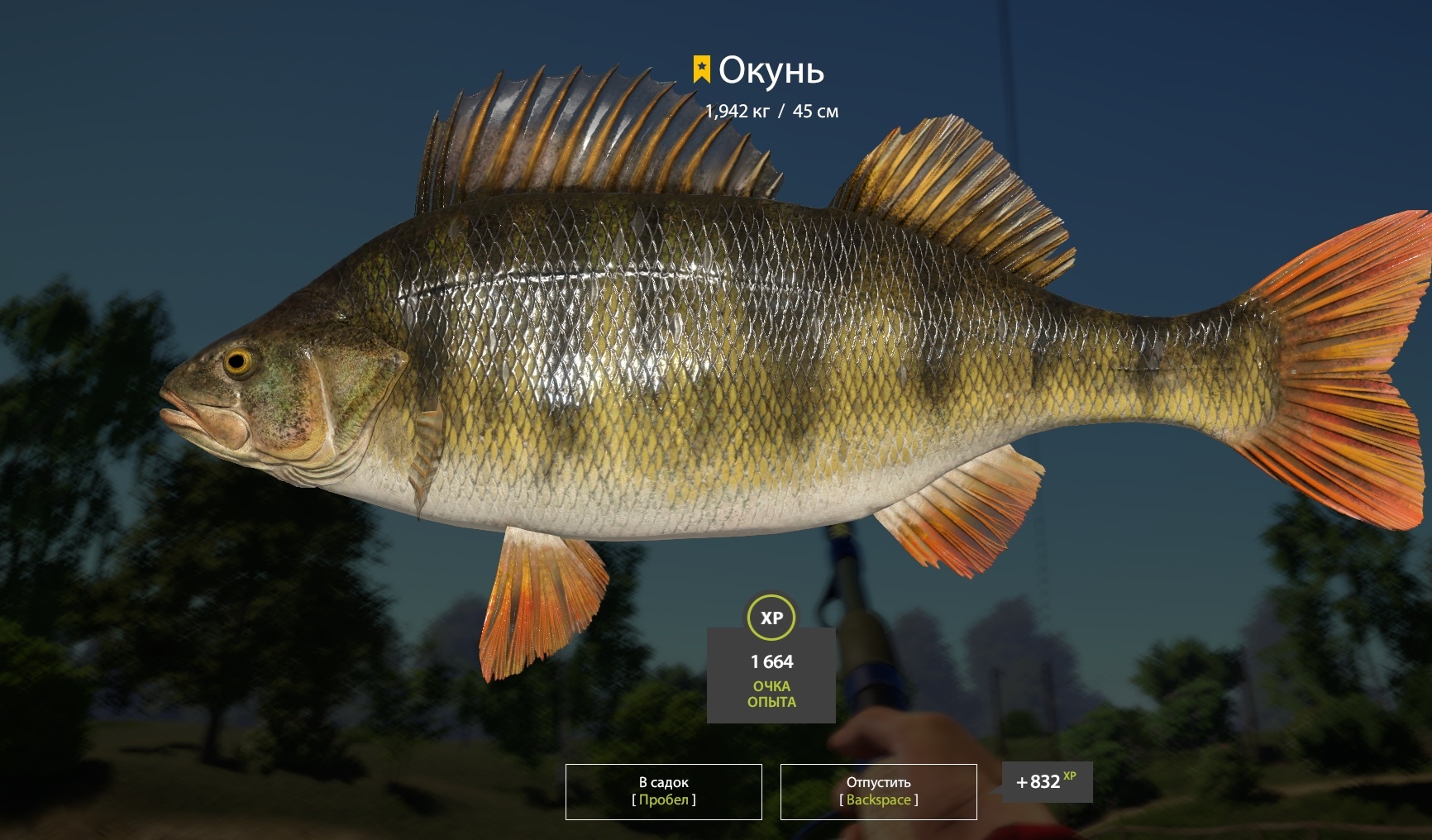Click the ОЧКА ОПЫТА label
1432x840 pixels.
(771, 694)
